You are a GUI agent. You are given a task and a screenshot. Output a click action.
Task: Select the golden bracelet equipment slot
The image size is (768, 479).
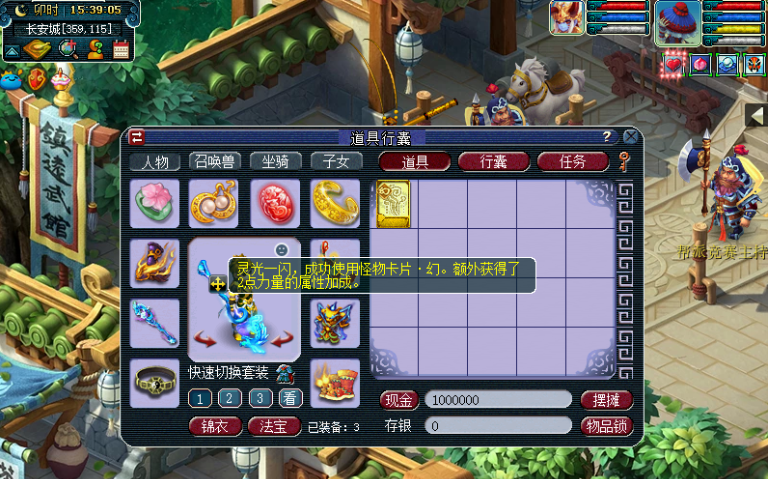pos(335,204)
